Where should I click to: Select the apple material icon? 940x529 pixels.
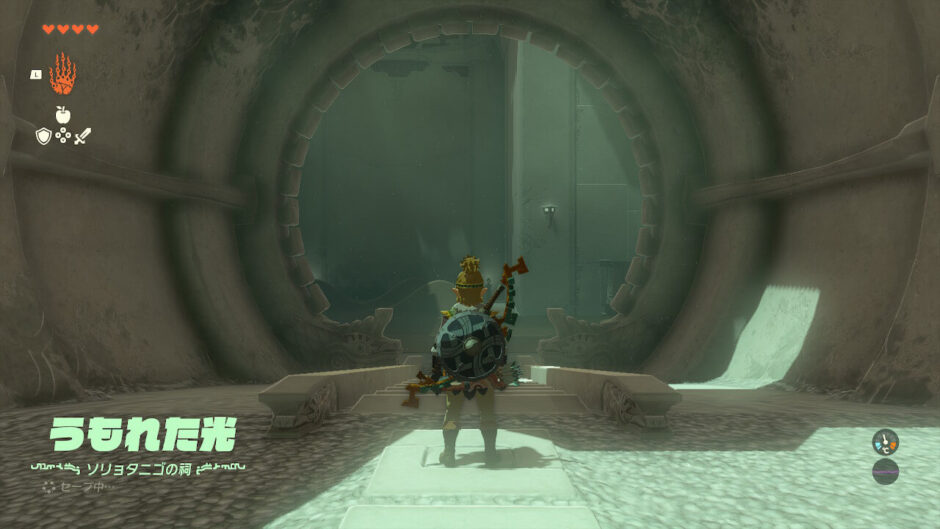pos(62,114)
